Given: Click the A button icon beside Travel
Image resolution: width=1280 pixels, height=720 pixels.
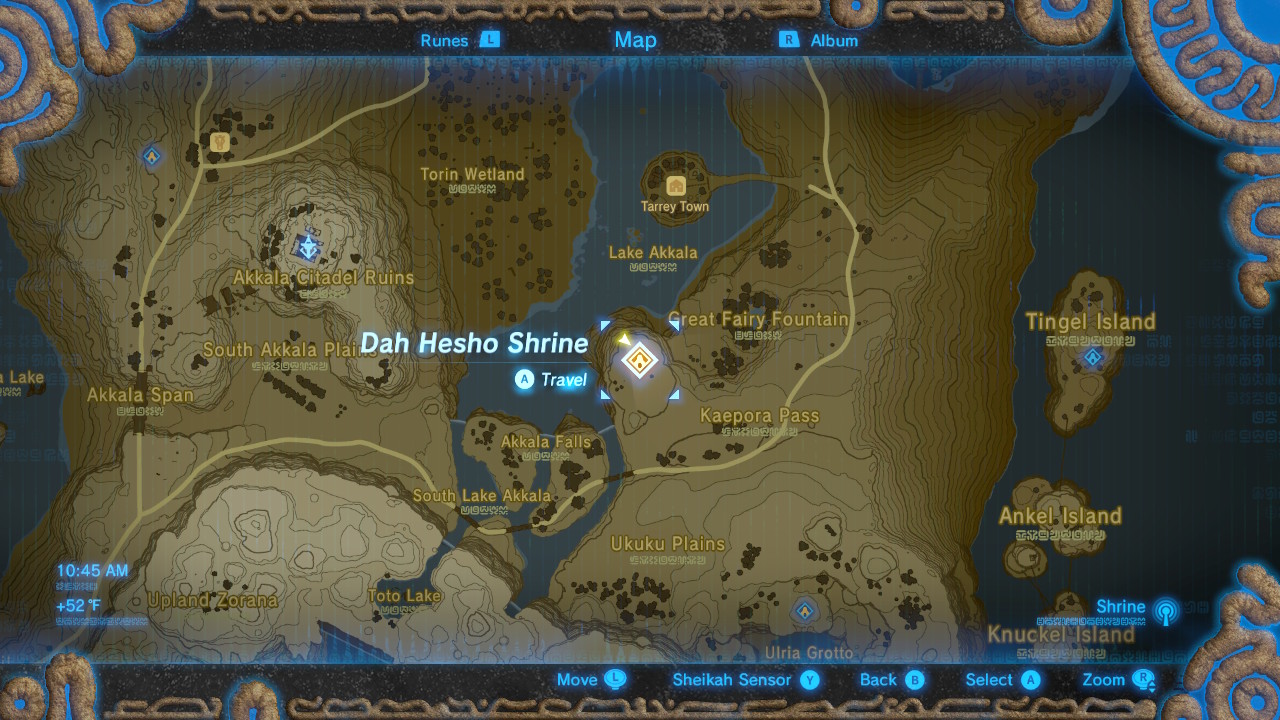Looking at the screenshot, I should [524, 381].
